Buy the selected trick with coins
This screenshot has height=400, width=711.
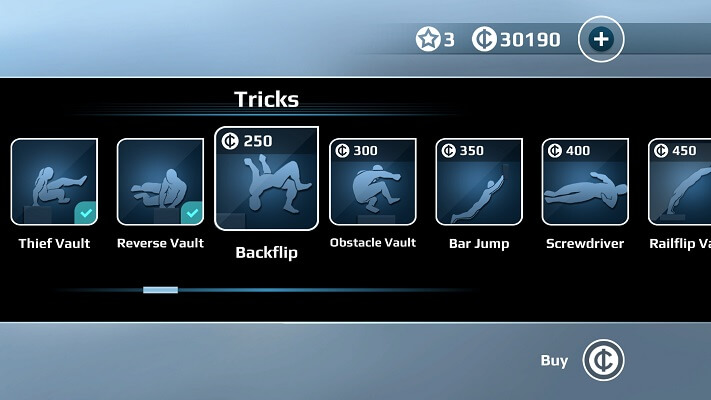tap(603, 360)
